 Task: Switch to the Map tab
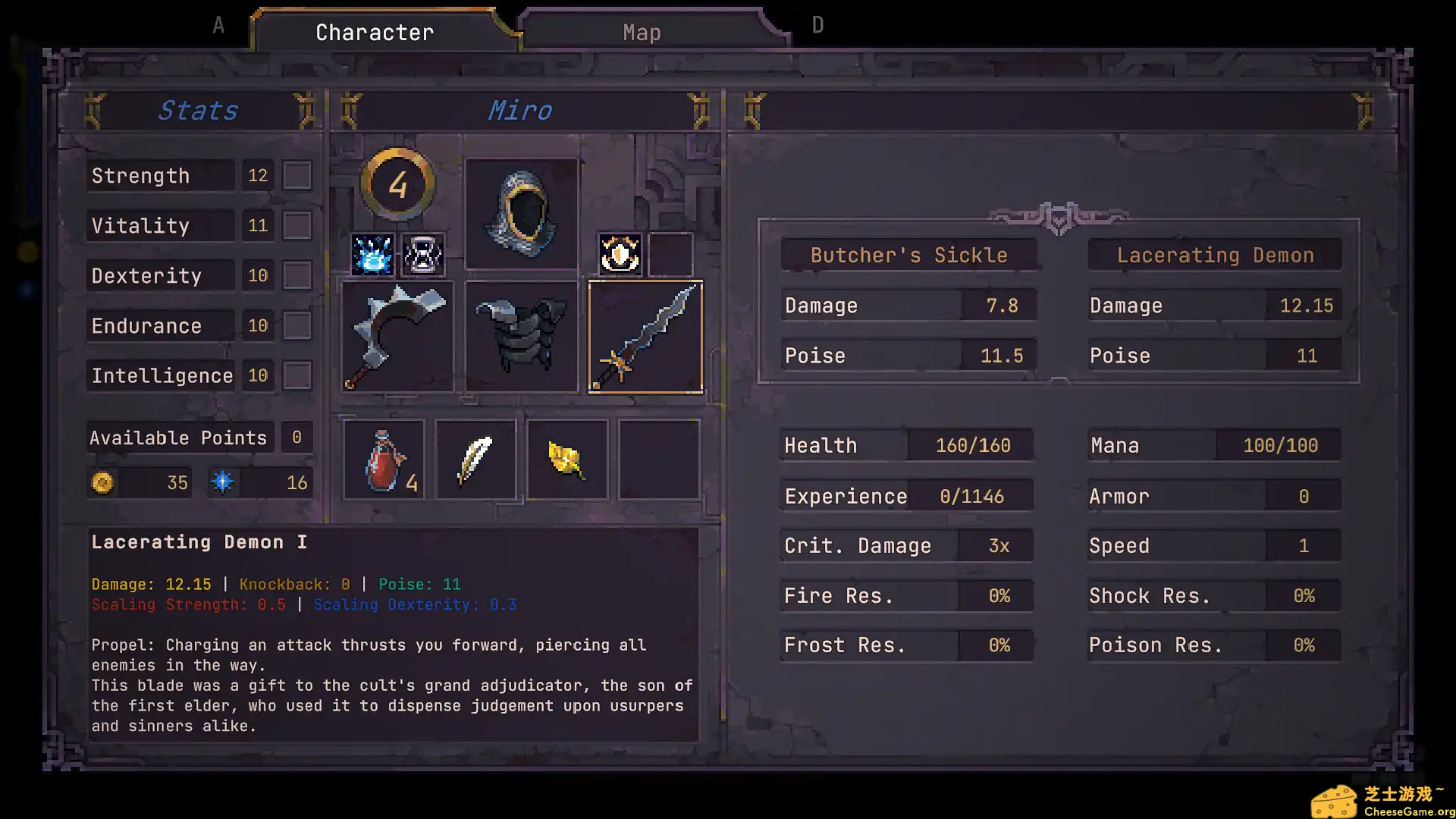coord(642,33)
